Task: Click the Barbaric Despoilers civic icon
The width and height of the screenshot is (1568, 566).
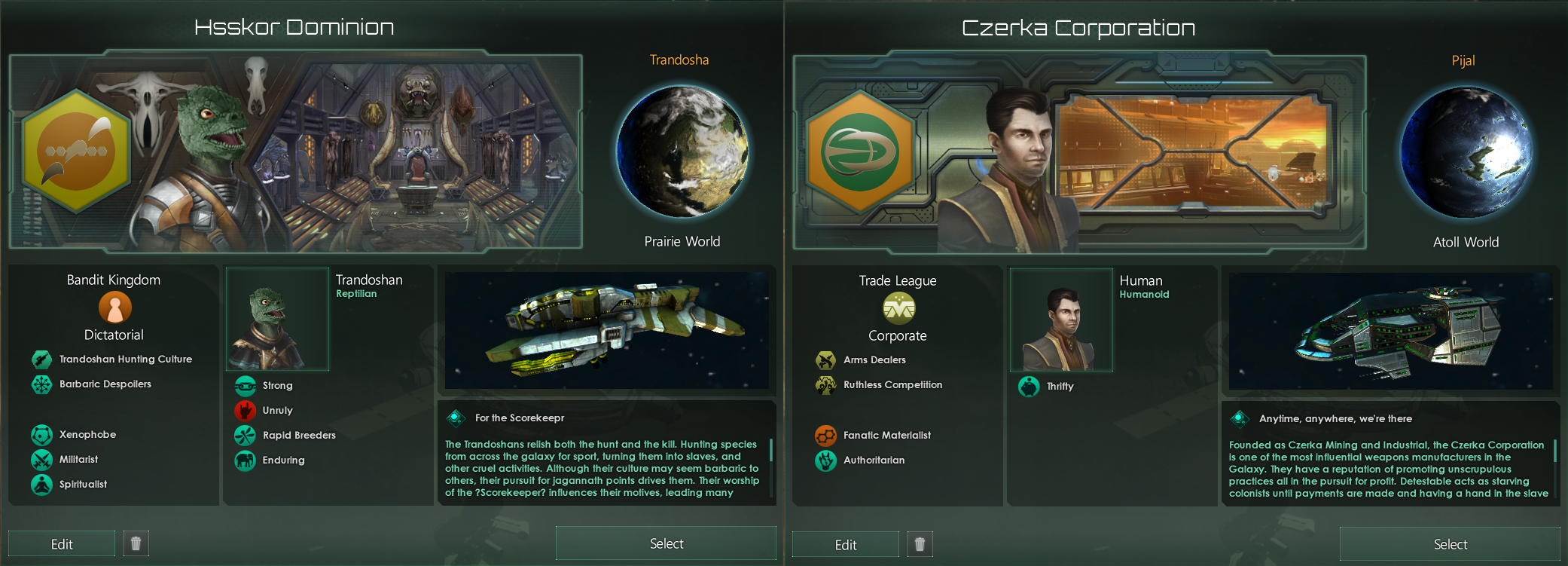Action: click(40, 384)
